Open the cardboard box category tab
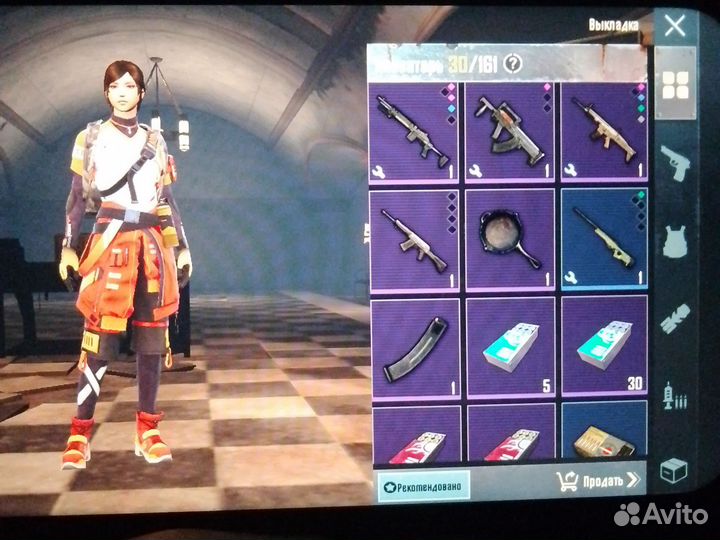 [x=675, y=470]
